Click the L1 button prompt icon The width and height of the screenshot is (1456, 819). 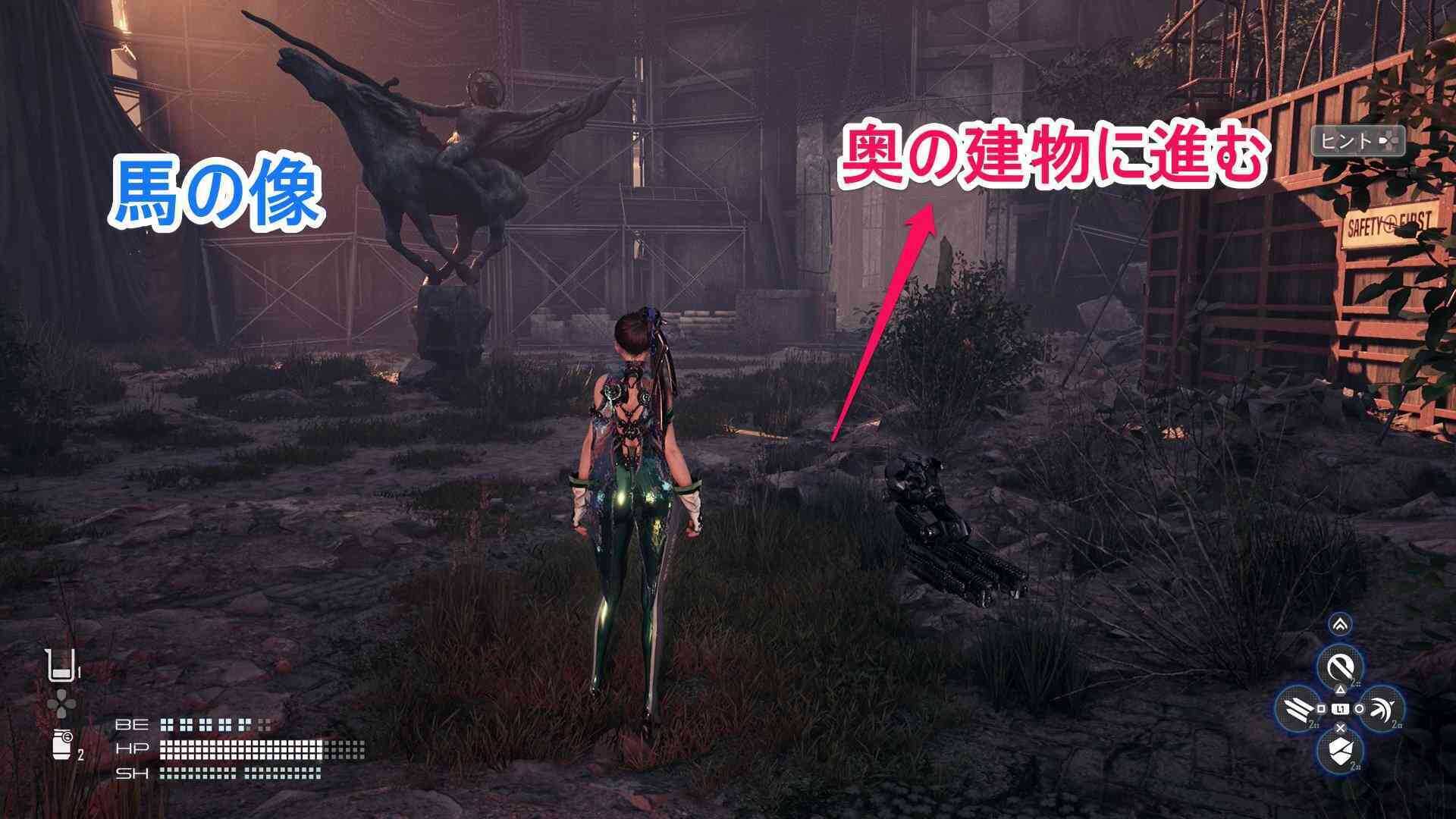pyautogui.click(x=1341, y=709)
